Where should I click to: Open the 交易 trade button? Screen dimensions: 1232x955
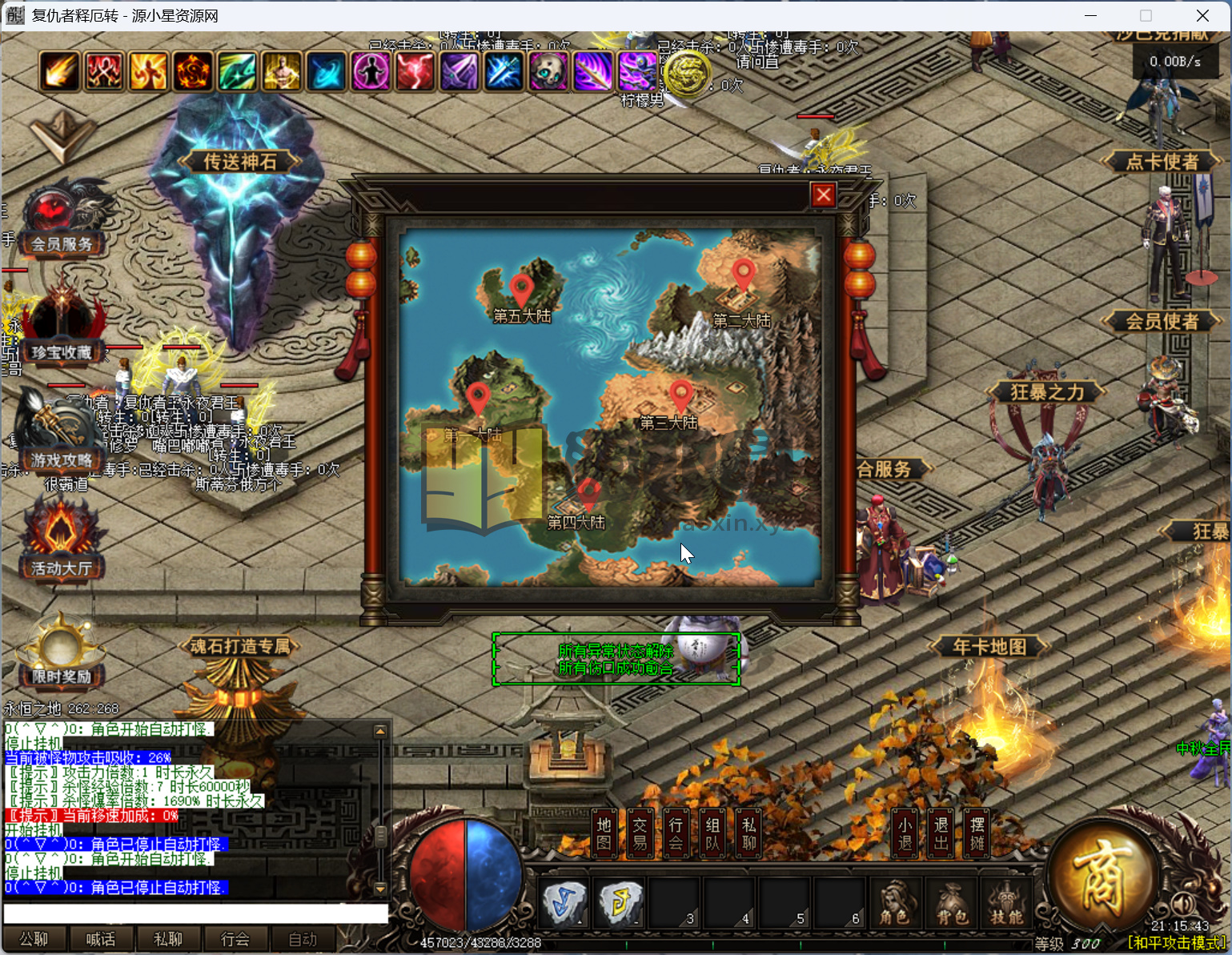[640, 833]
